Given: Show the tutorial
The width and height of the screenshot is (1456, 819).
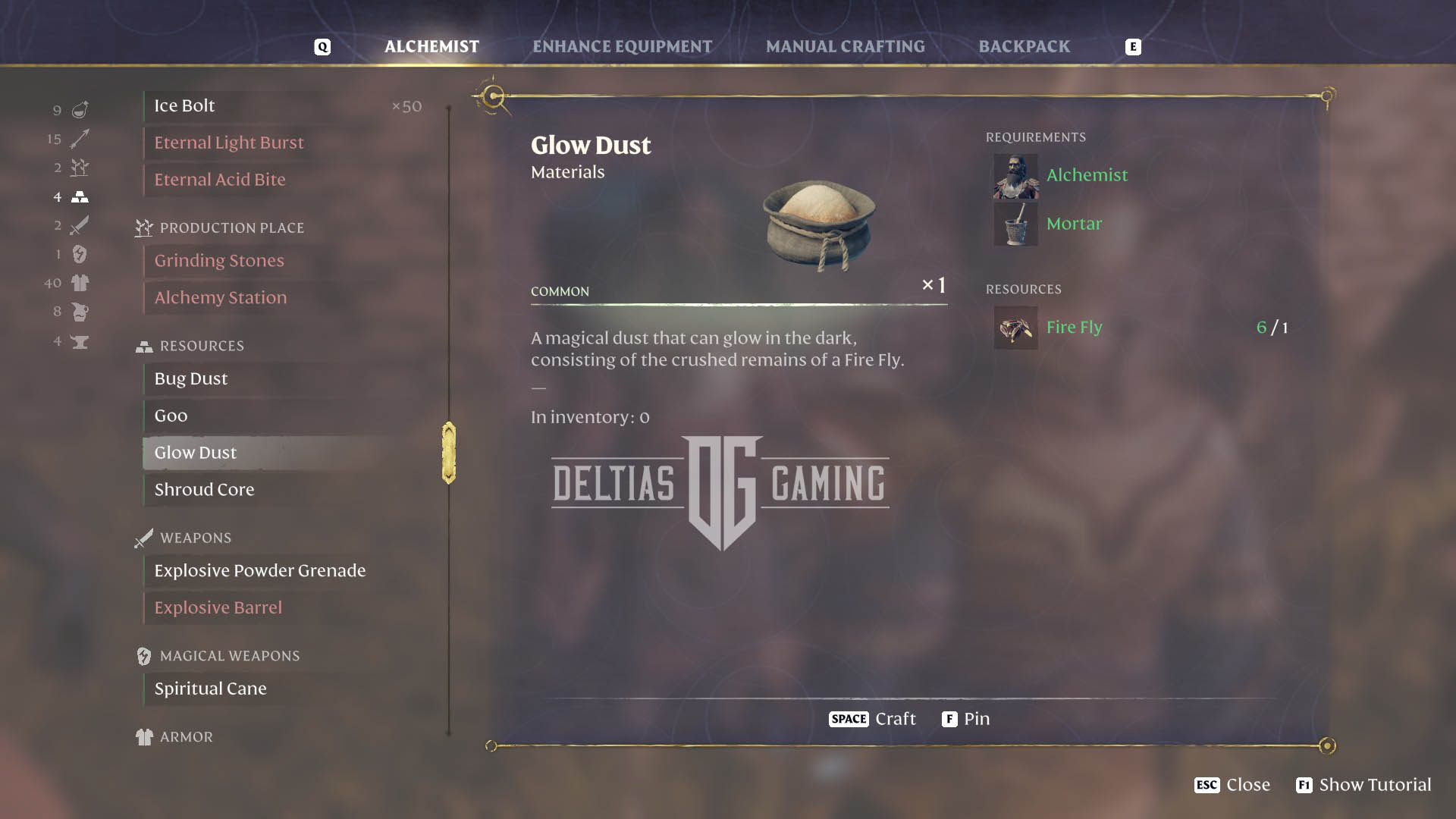Looking at the screenshot, I should (1363, 785).
